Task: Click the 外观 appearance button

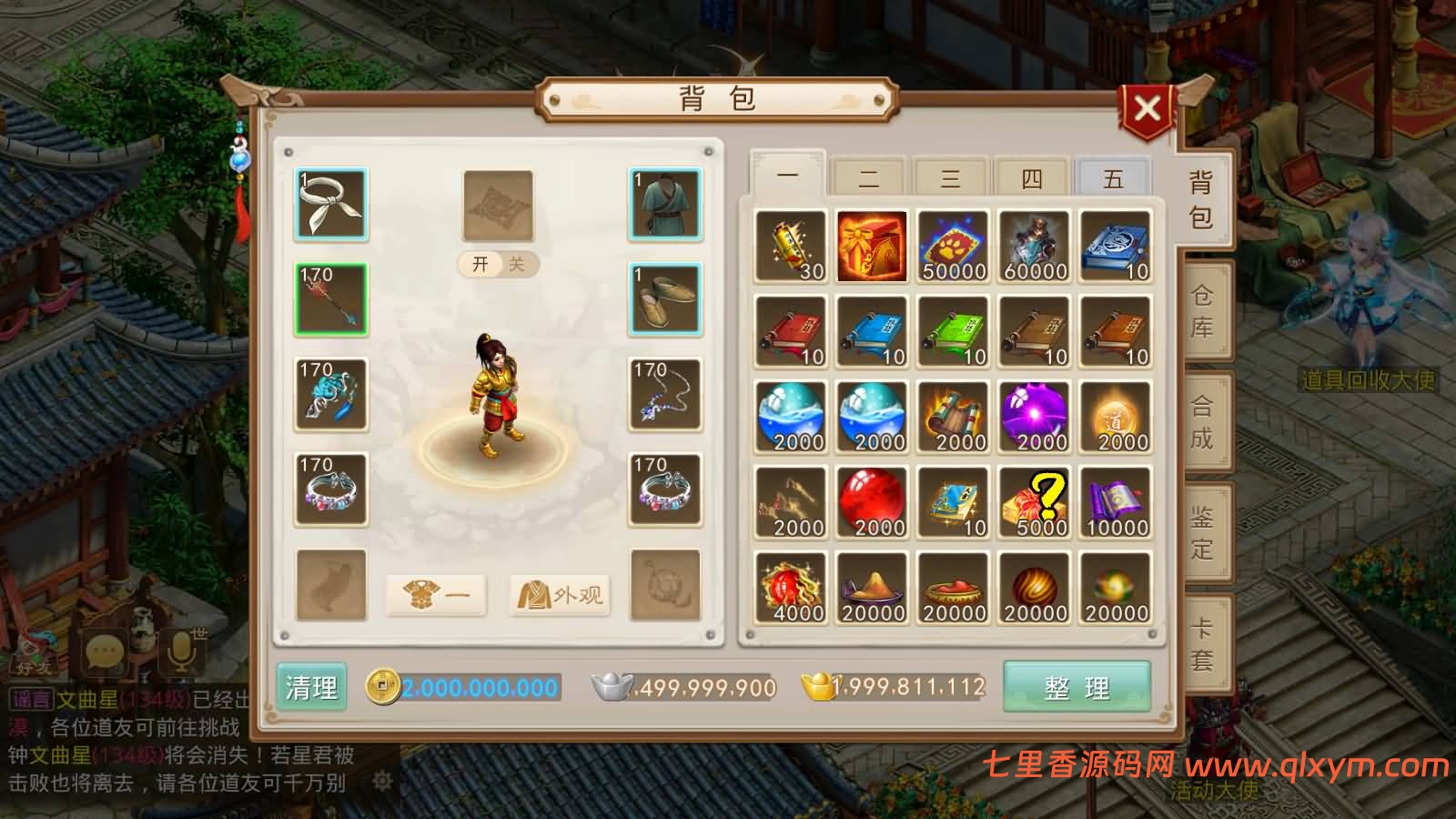Action: pyautogui.click(x=560, y=595)
